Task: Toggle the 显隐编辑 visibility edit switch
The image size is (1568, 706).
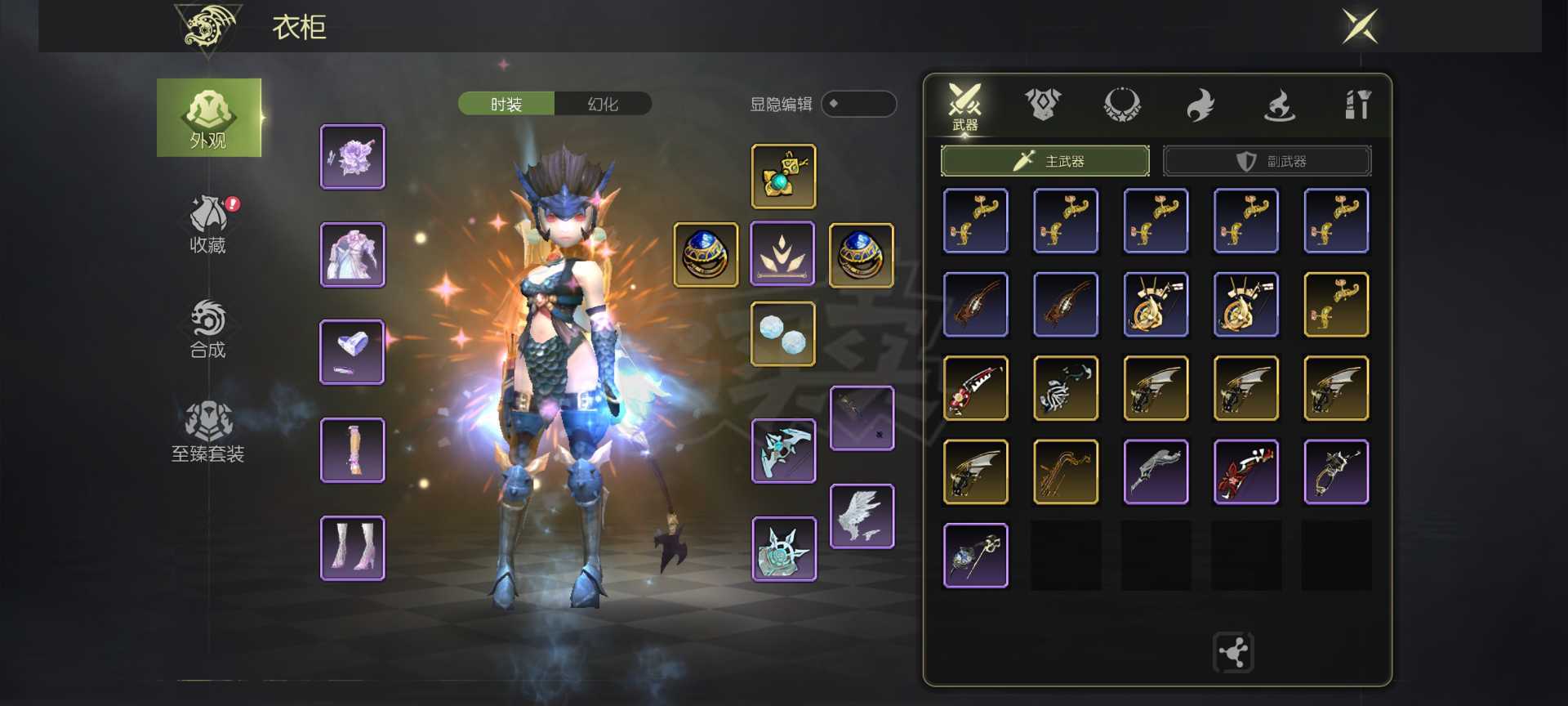Action: tap(858, 105)
